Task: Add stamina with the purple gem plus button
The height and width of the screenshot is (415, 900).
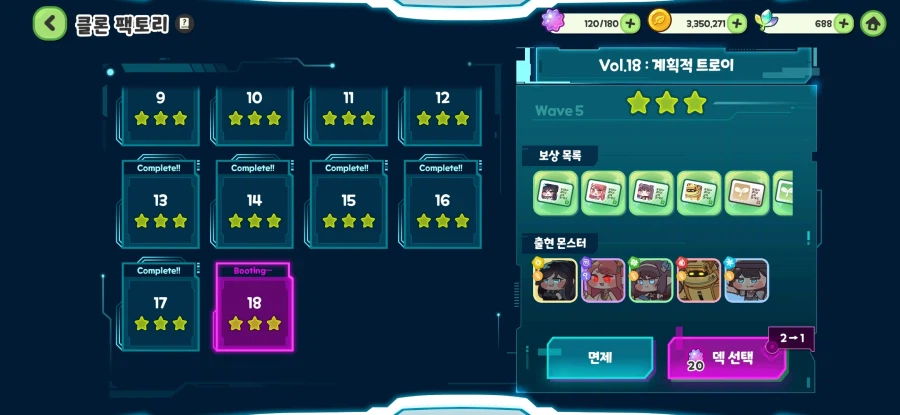Action: pyautogui.click(x=630, y=23)
